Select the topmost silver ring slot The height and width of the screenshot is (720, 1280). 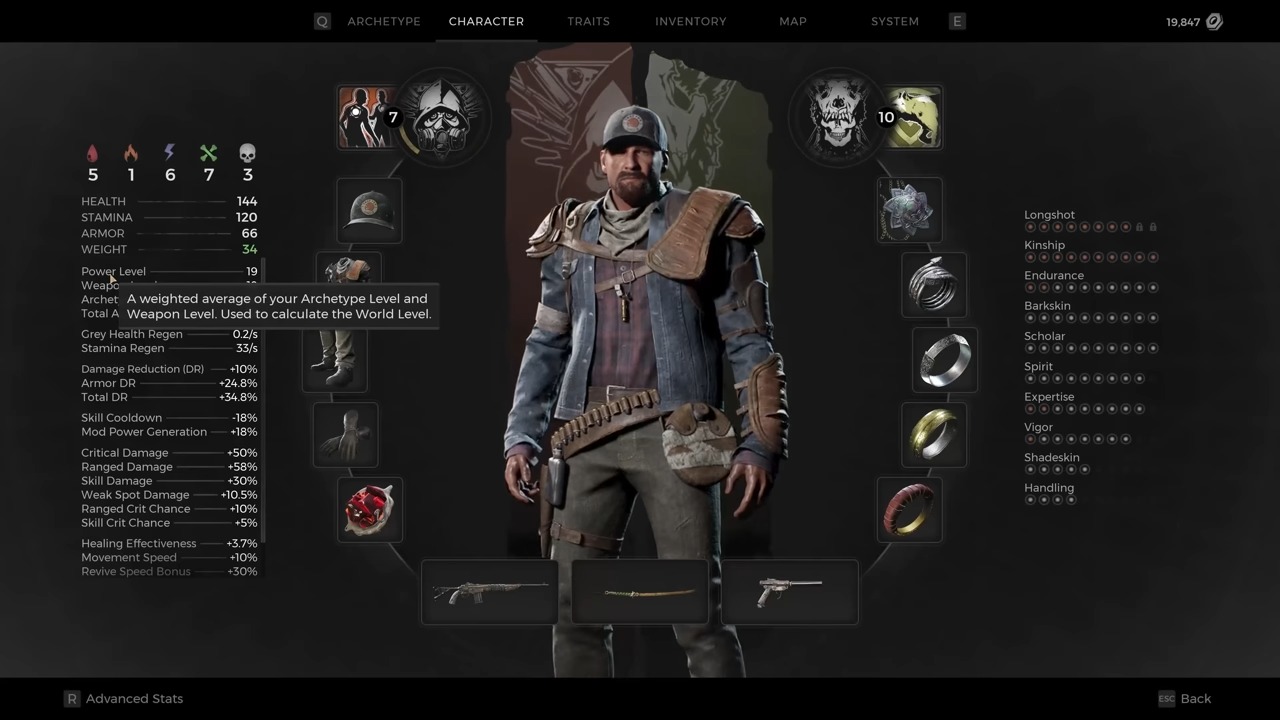[933, 285]
